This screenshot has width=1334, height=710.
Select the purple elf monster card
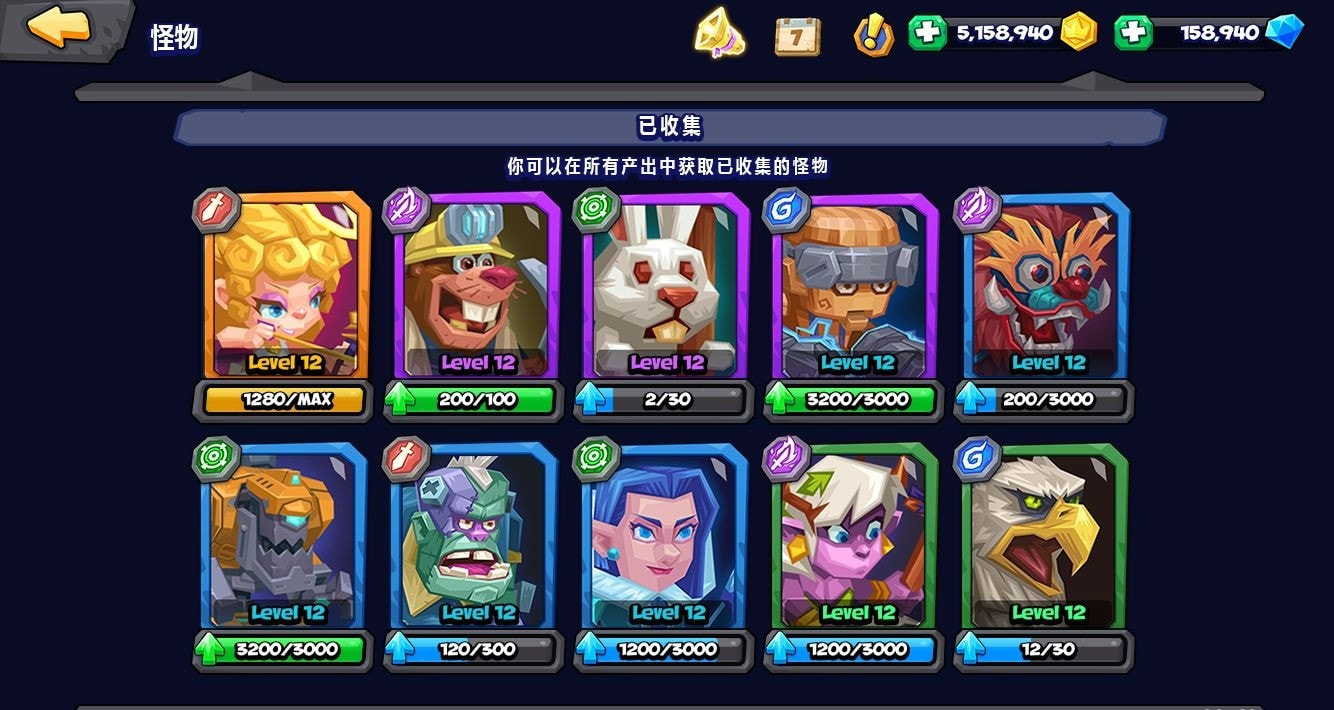(x=857, y=535)
